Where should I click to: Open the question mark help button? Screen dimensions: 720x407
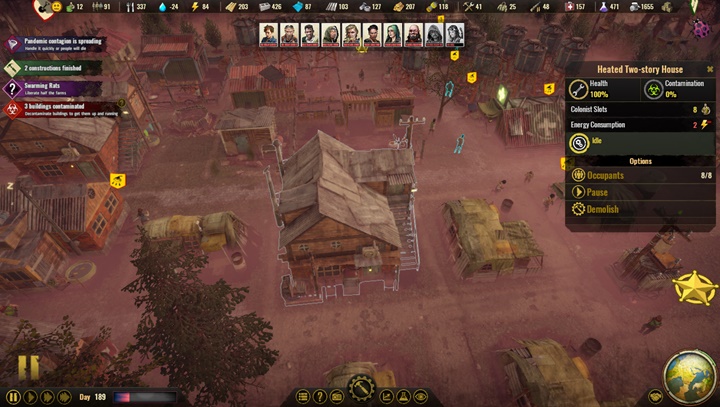pos(320,397)
